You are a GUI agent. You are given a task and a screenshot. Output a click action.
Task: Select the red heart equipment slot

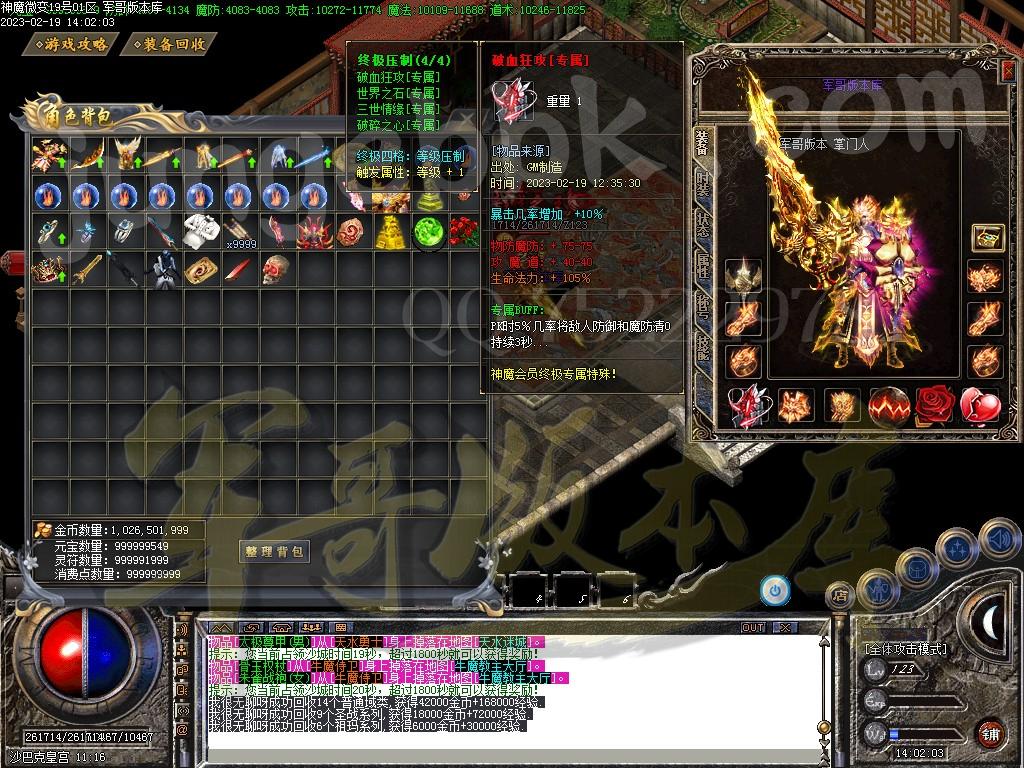pos(981,405)
